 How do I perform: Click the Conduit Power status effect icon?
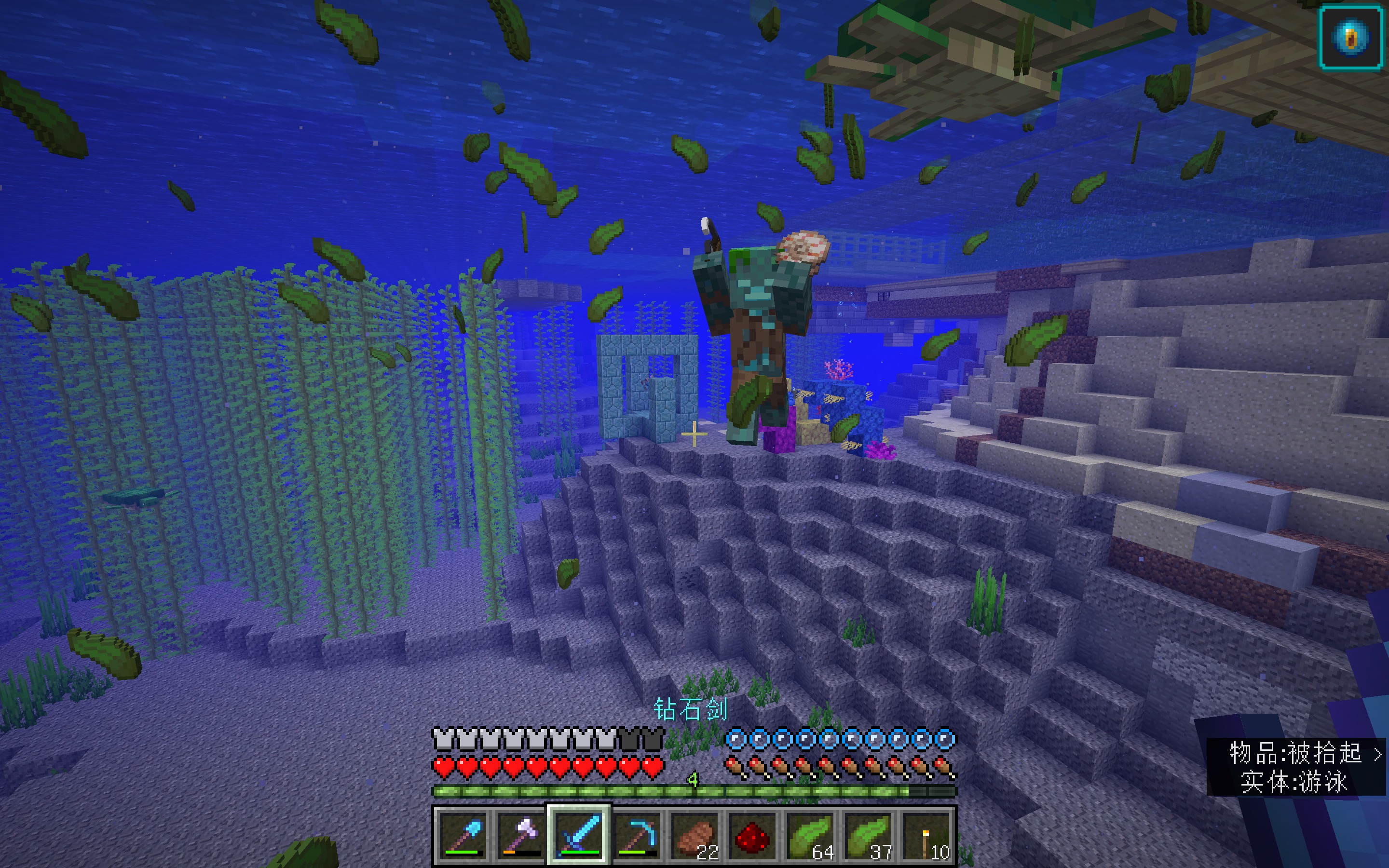coord(1350,38)
